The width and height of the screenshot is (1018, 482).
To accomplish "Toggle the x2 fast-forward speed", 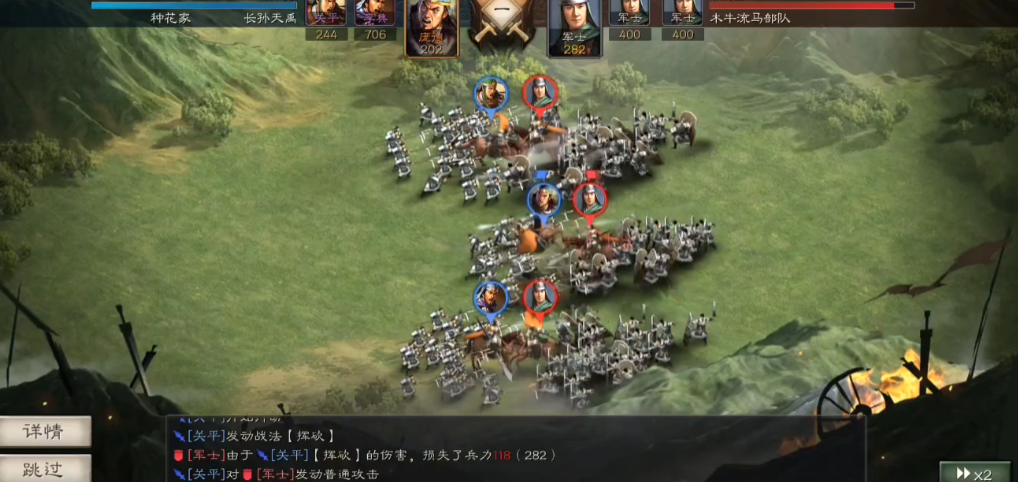I will coord(973,472).
